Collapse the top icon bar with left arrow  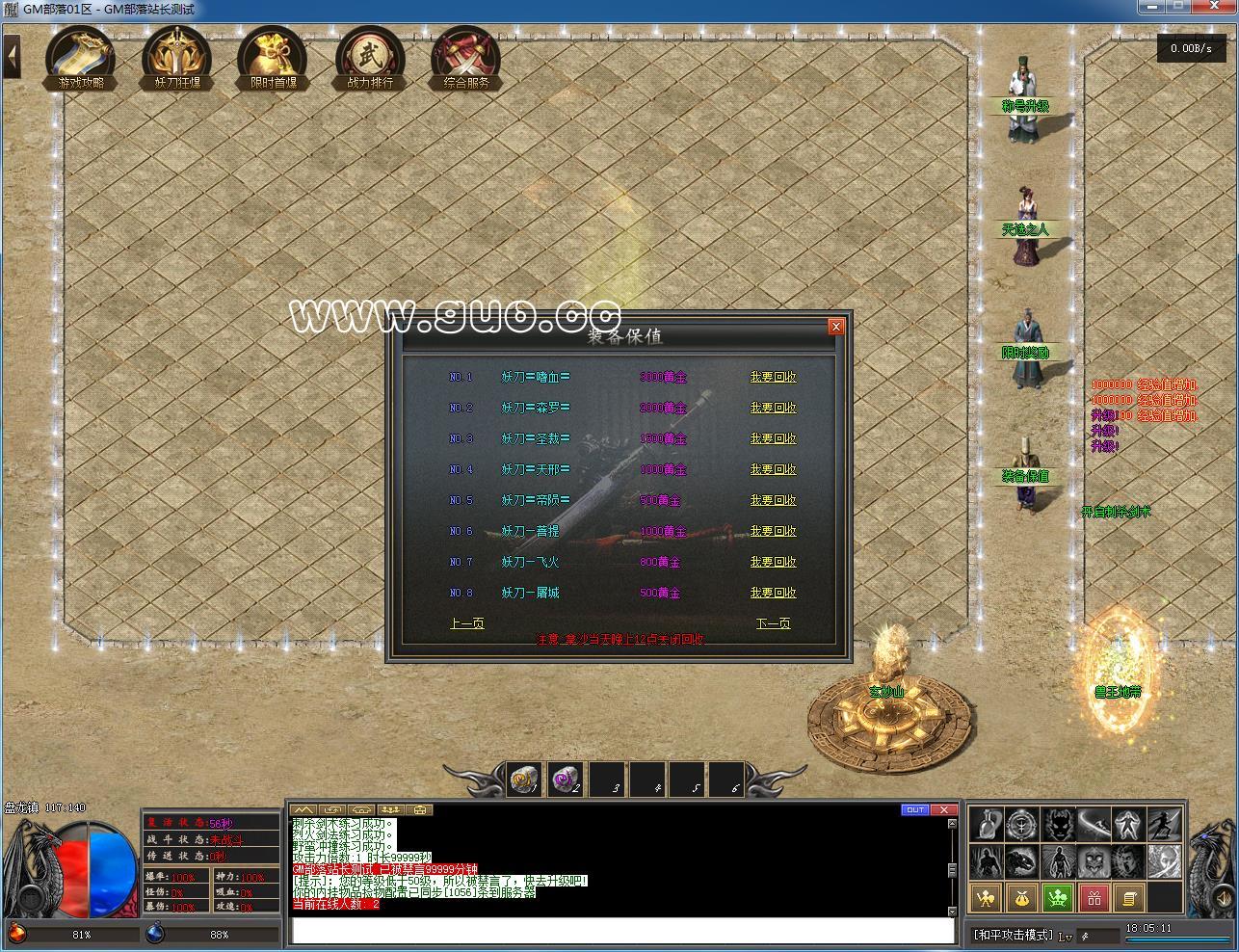pyautogui.click(x=13, y=56)
